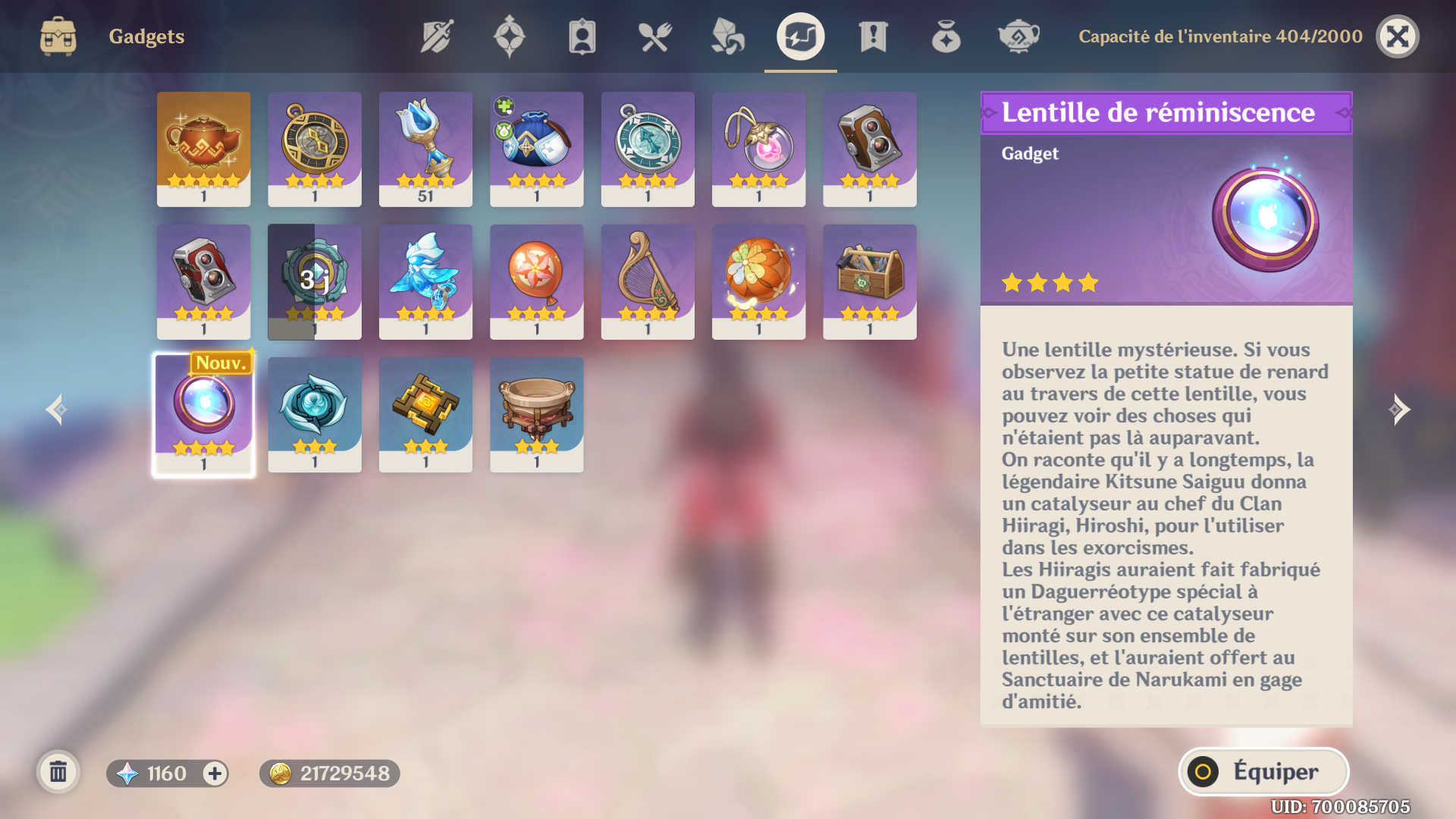Viewport: 1456px width, 819px height.
Task: Add more Primogems with plus button
Action: [x=215, y=773]
